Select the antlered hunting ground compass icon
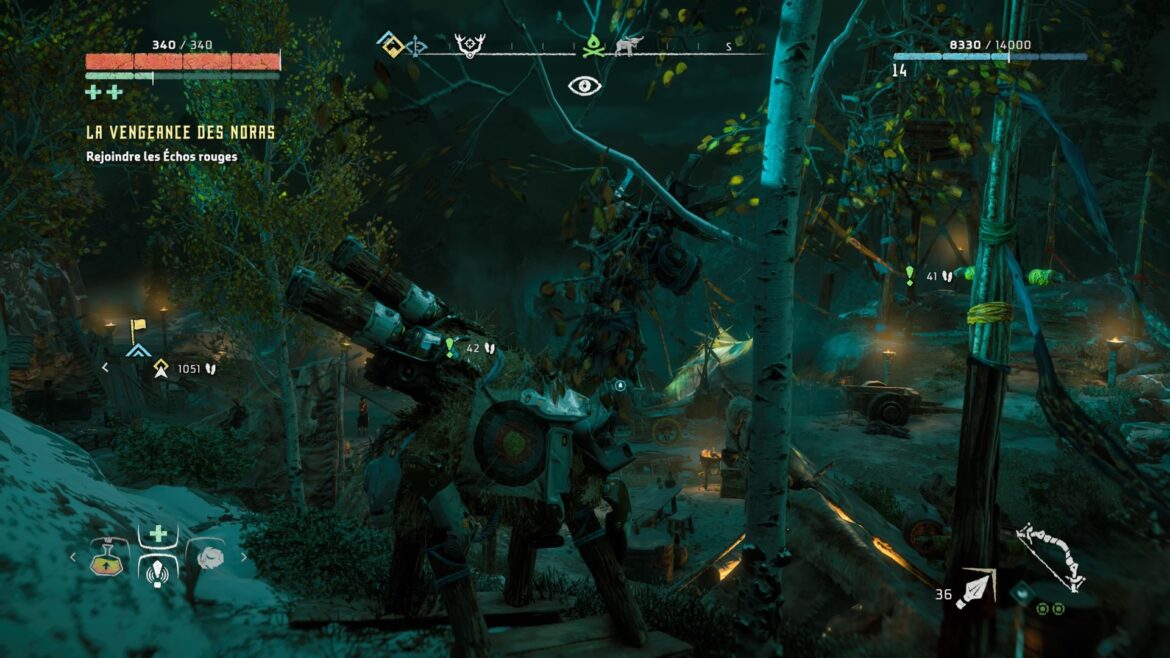1170x658 pixels. (469, 46)
